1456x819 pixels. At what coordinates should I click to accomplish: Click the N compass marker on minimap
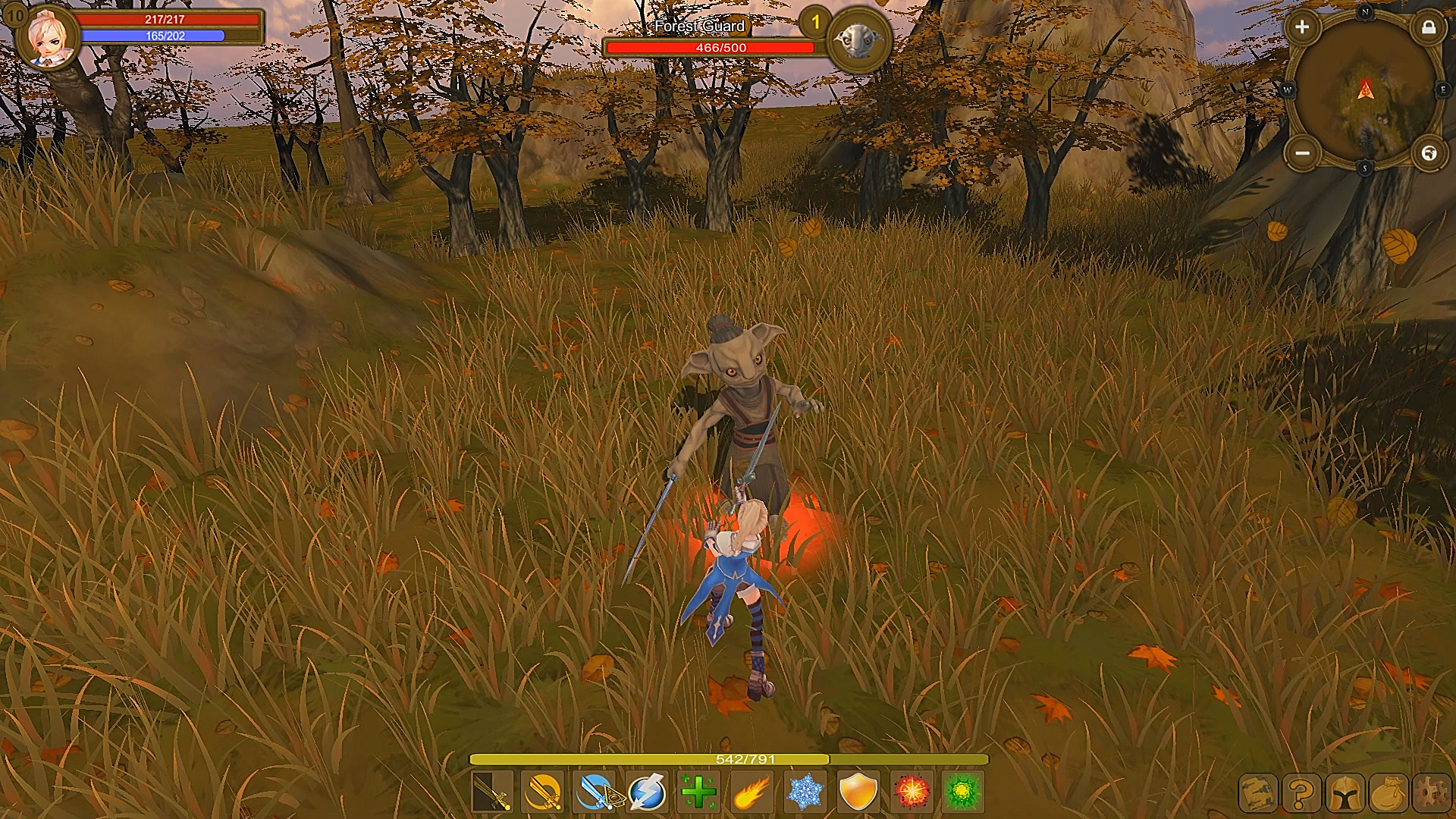(x=1365, y=11)
